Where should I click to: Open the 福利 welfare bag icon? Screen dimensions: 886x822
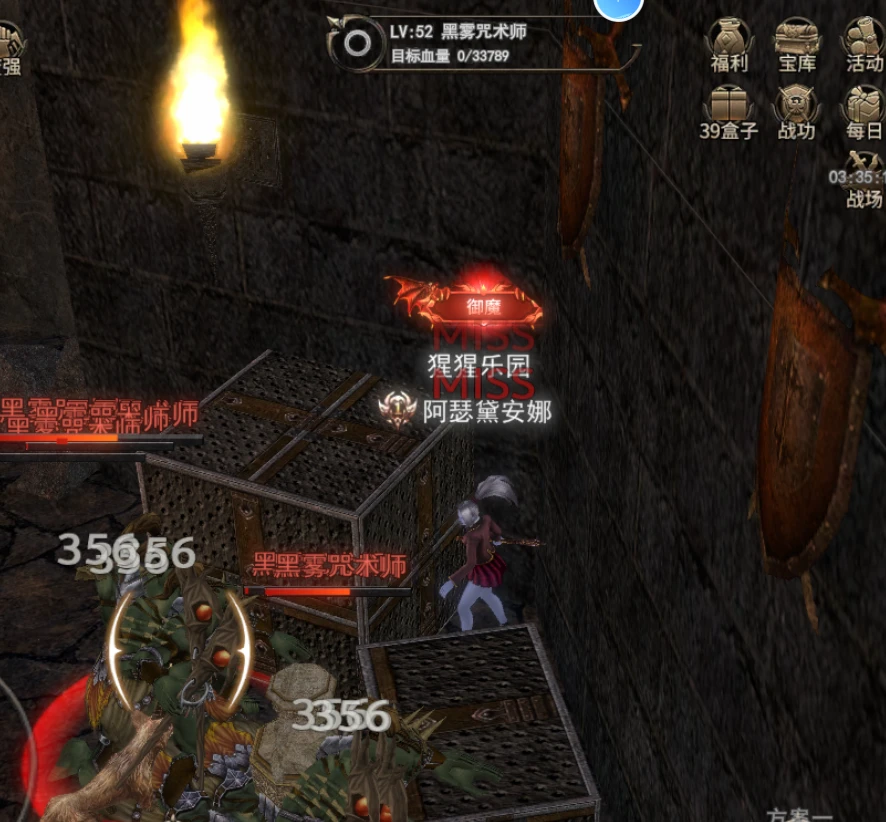tap(729, 40)
